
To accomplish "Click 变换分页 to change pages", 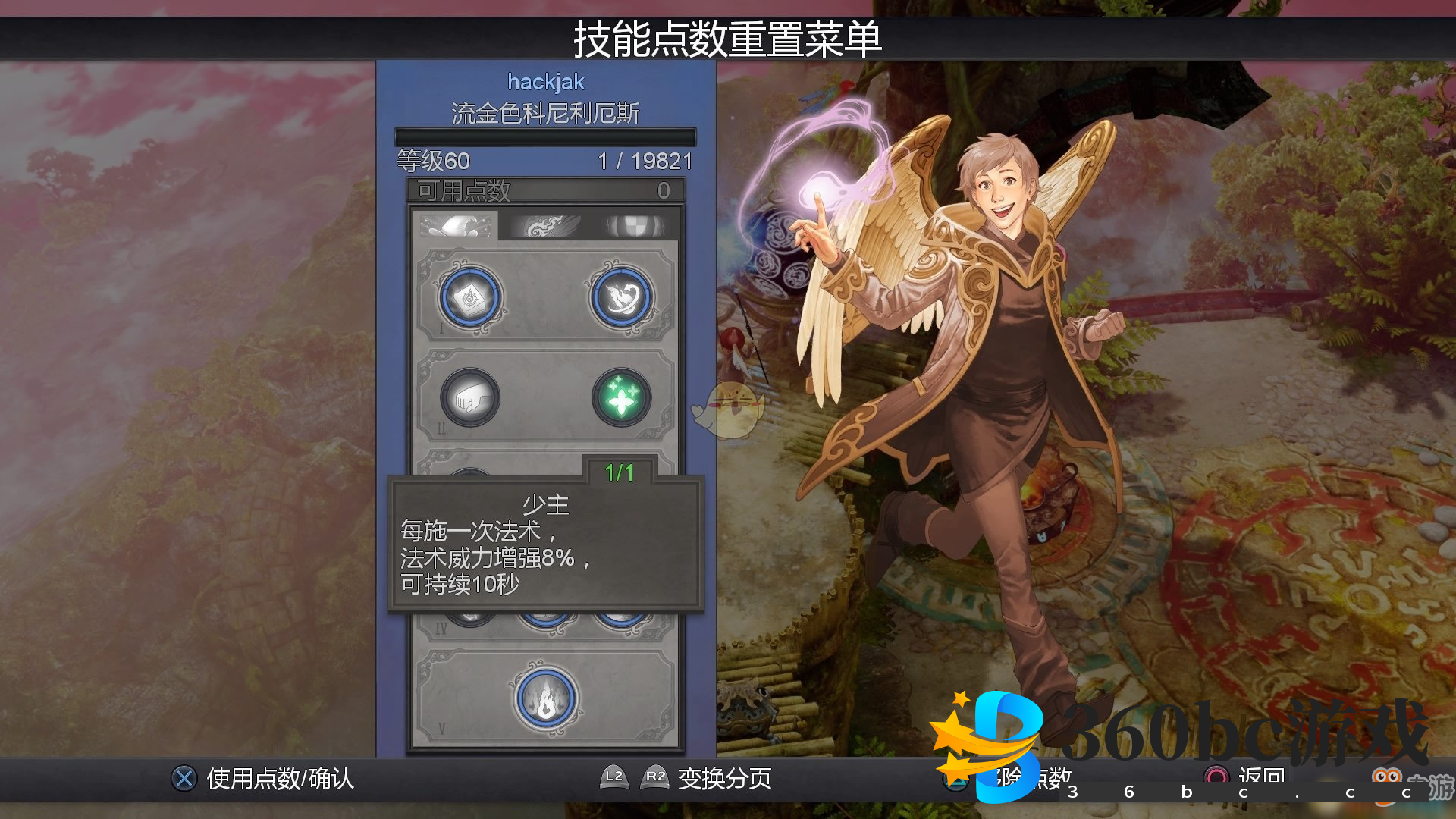I will click(724, 778).
